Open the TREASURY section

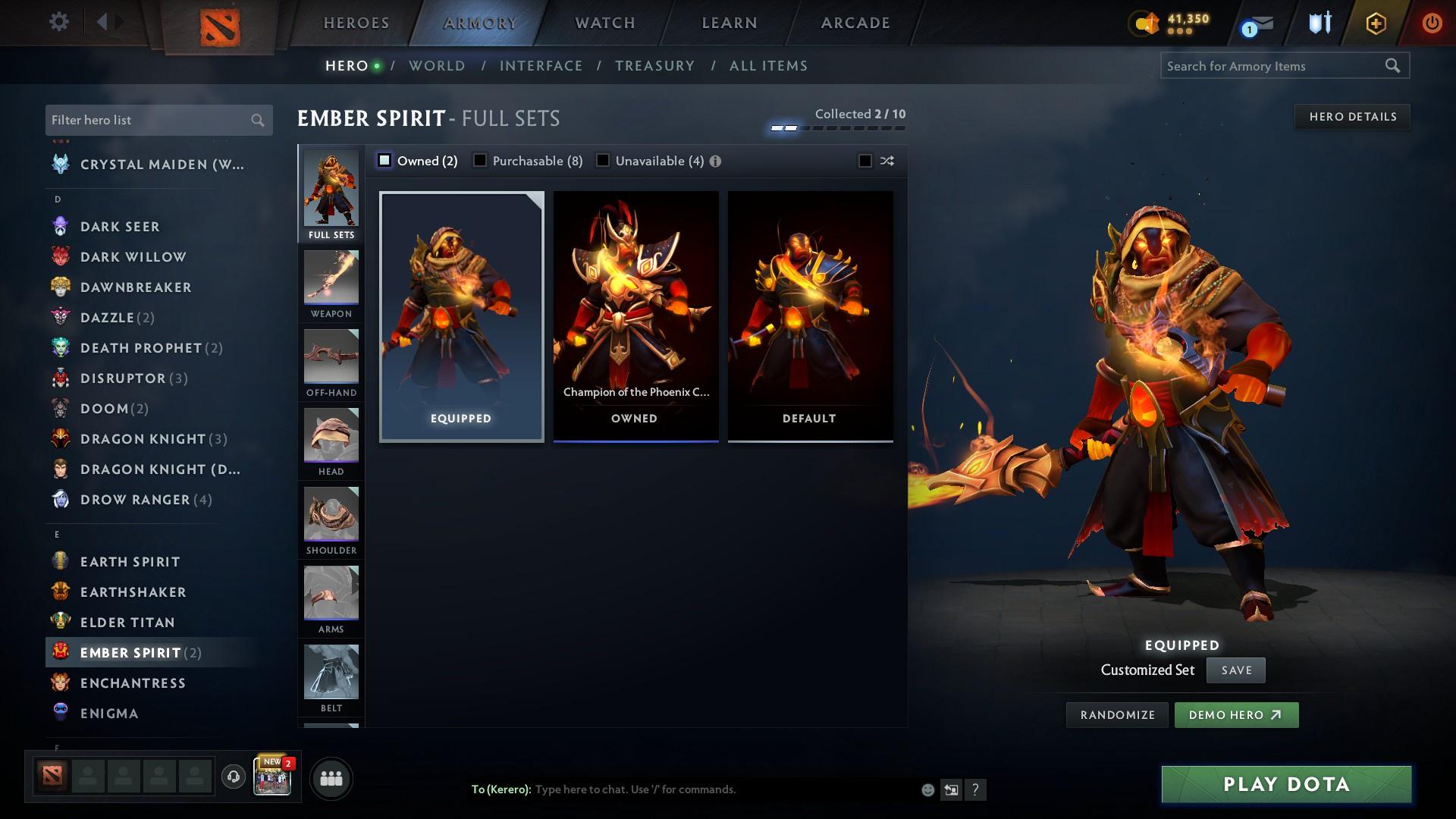(x=655, y=66)
